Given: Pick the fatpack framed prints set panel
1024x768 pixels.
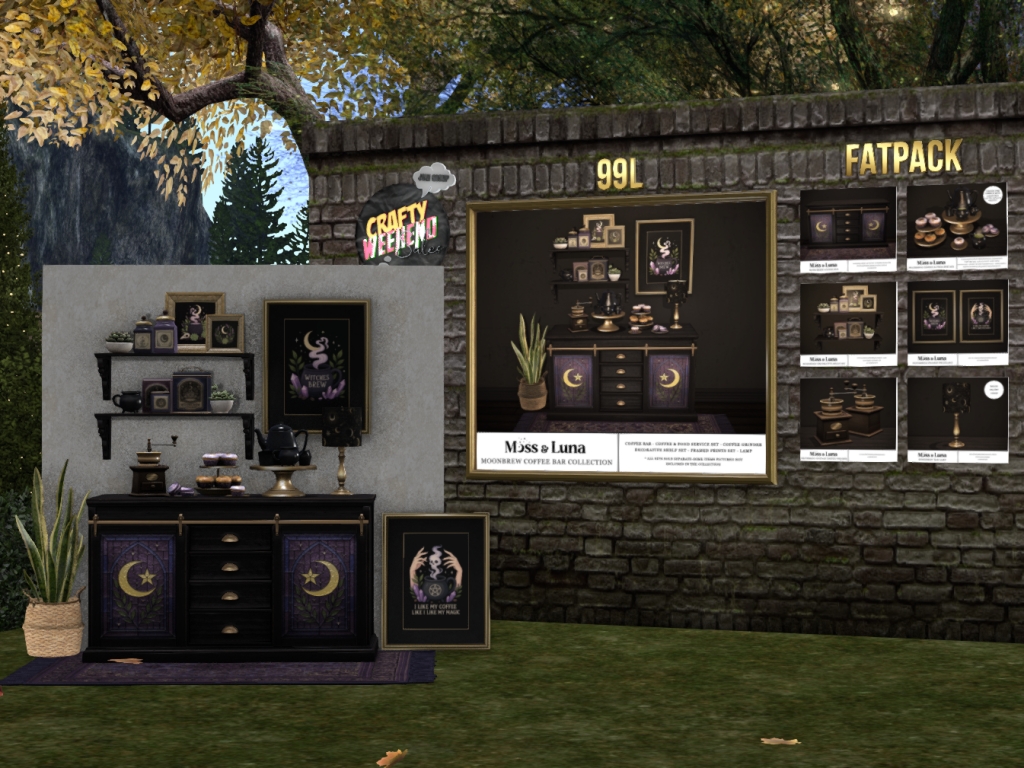Looking at the screenshot, I should [x=957, y=323].
